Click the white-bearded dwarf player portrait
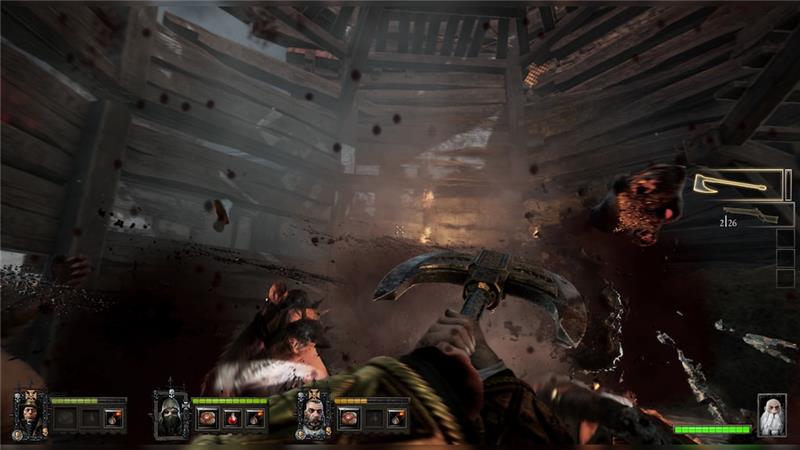The height and width of the screenshot is (450, 800). (771, 414)
